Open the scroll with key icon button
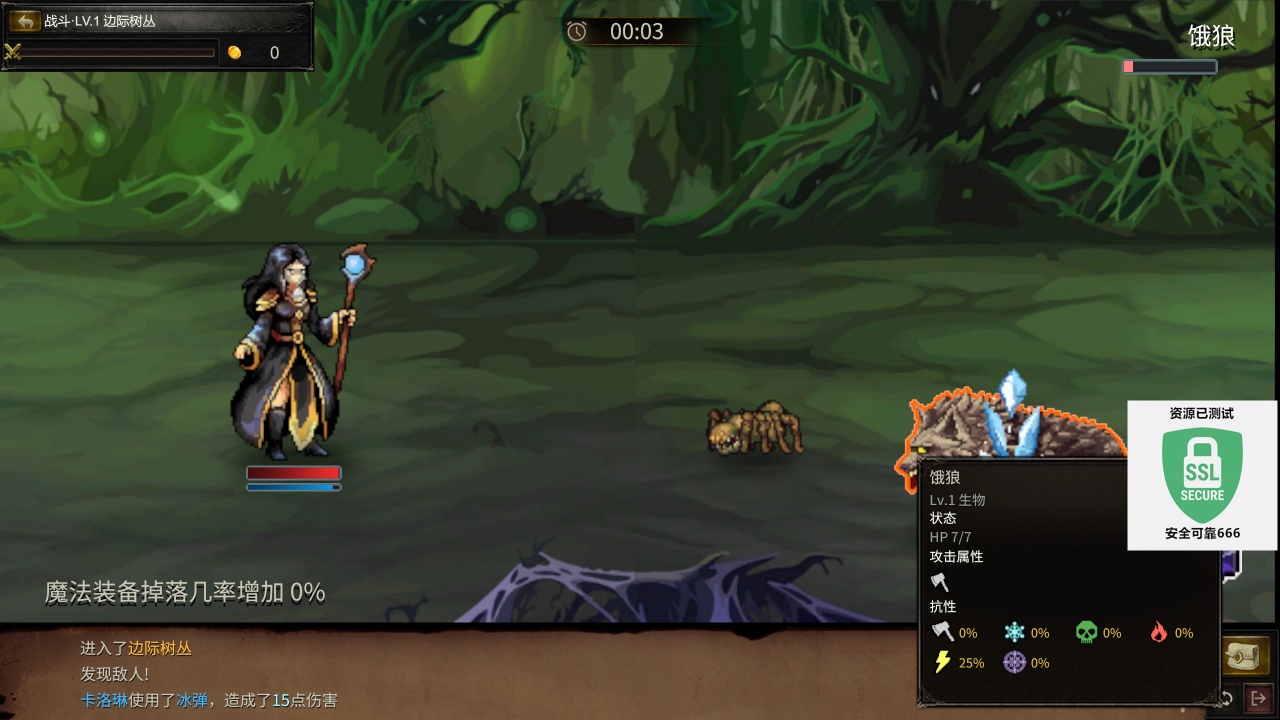 click(1247, 656)
